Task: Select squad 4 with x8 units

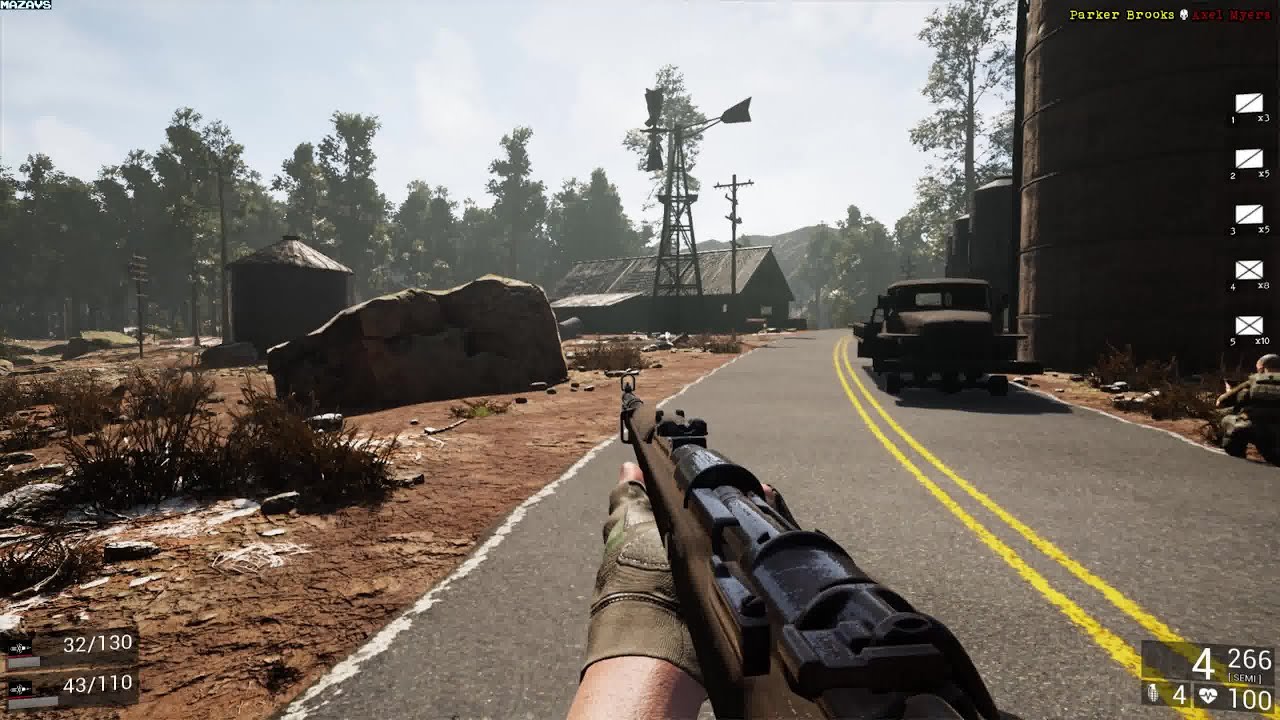Action: pyautogui.click(x=1249, y=270)
